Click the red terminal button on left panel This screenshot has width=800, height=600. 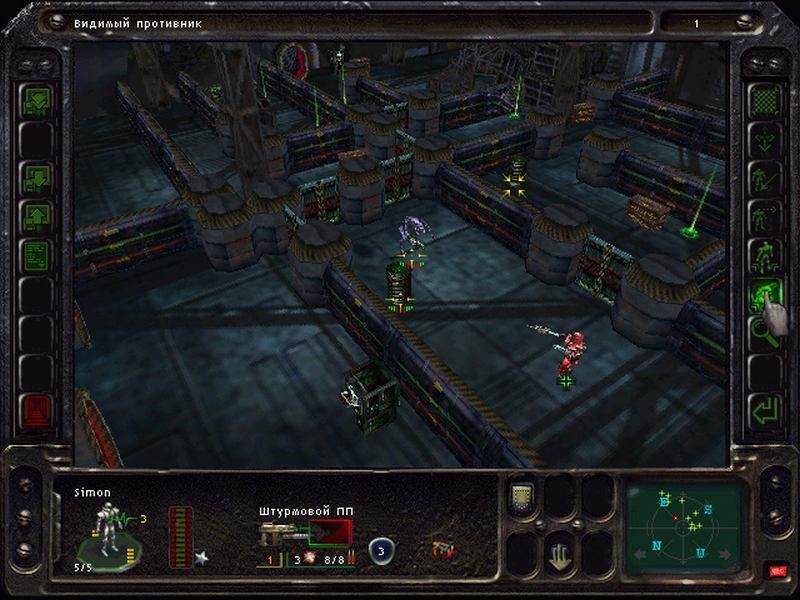[36, 410]
